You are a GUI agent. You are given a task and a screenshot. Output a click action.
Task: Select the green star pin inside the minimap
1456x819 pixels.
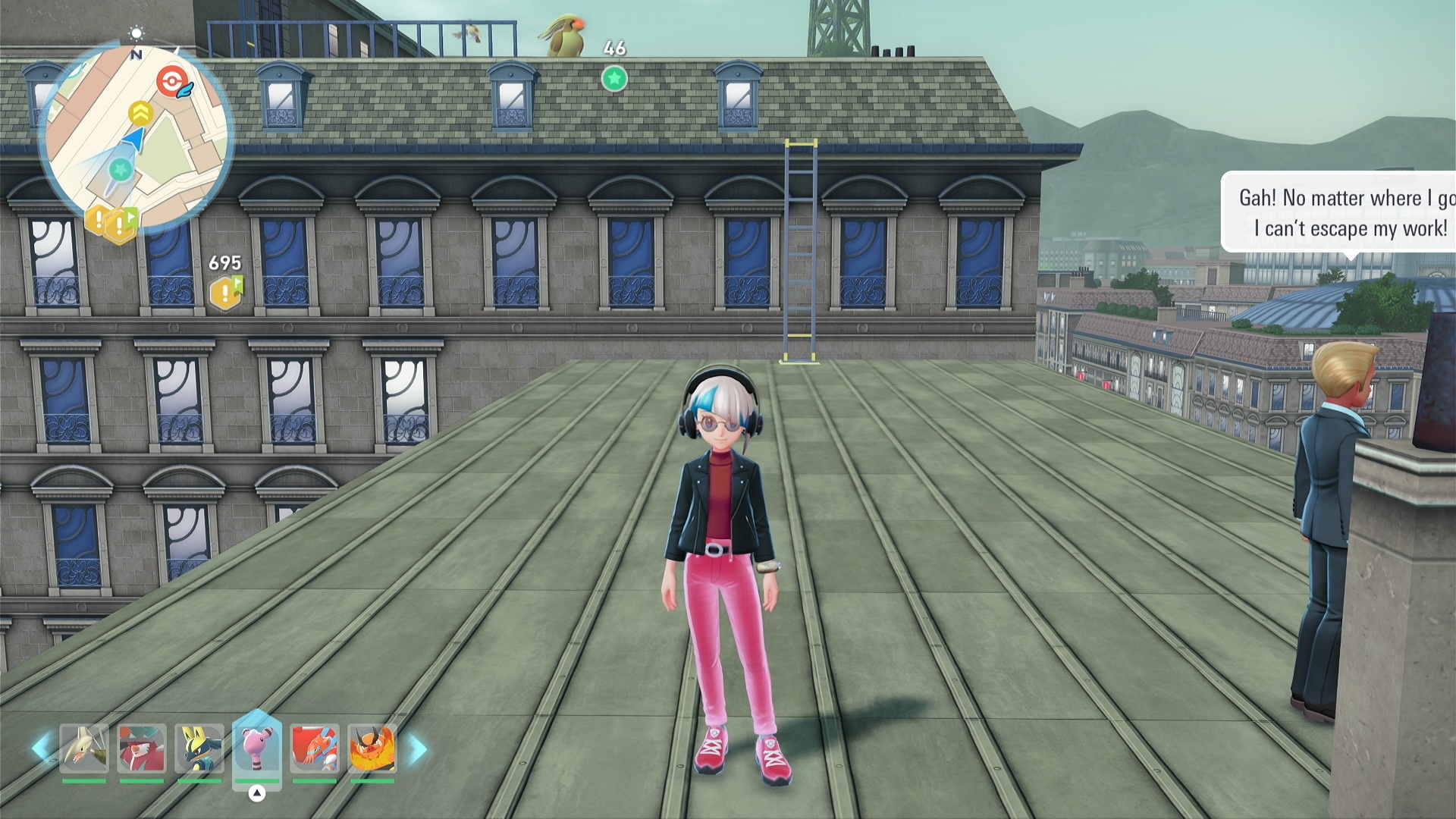(120, 169)
